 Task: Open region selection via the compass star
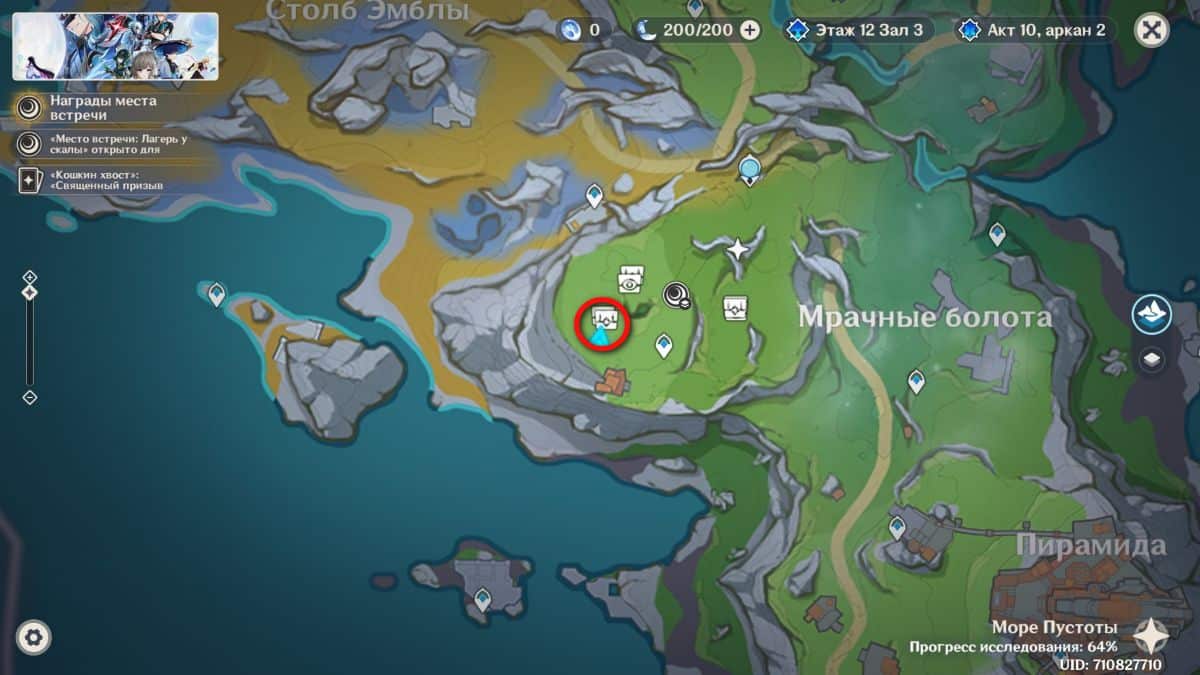tap(1151, 635)
